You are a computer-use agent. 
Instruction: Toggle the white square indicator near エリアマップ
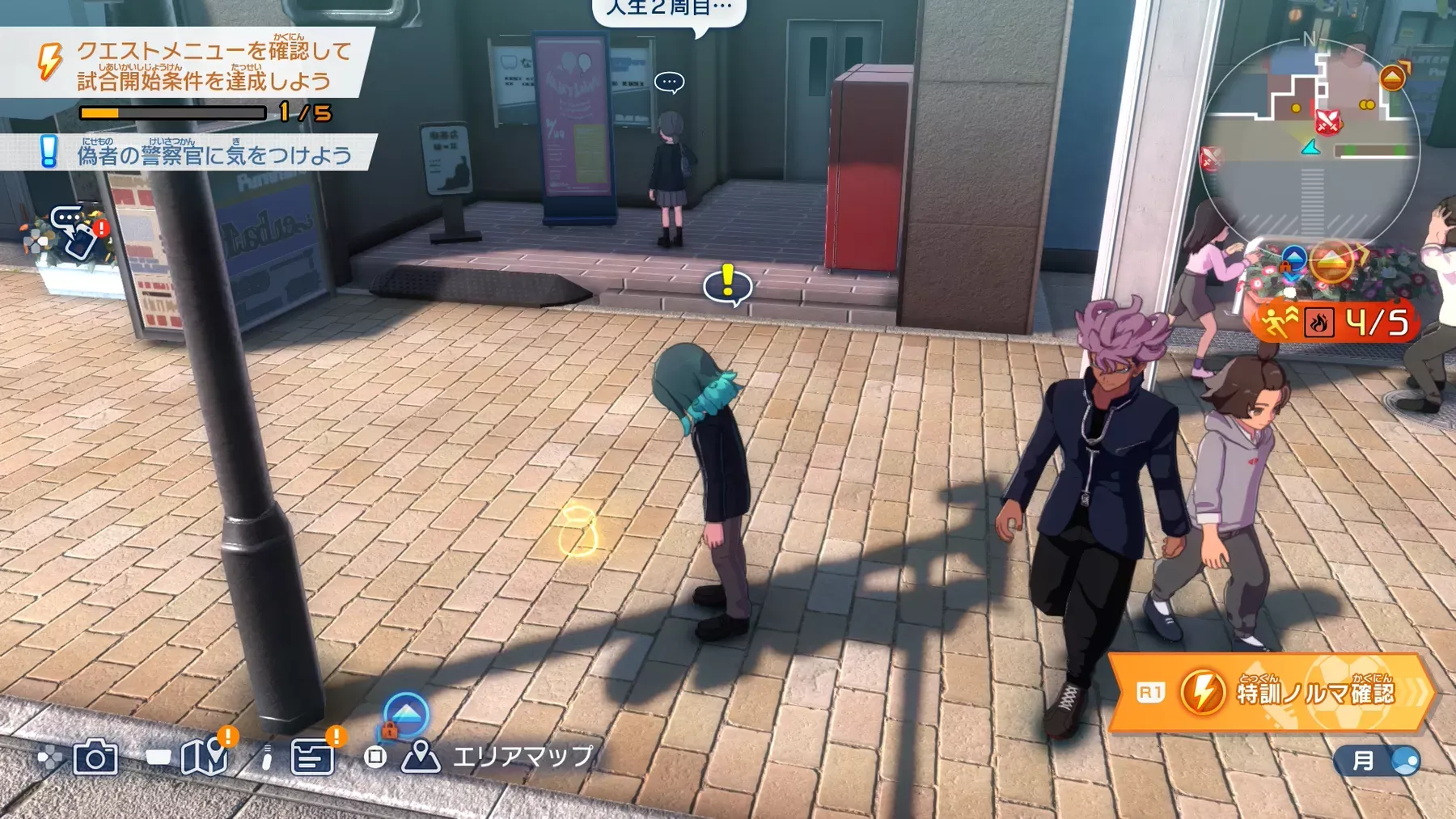coord(375,755)
